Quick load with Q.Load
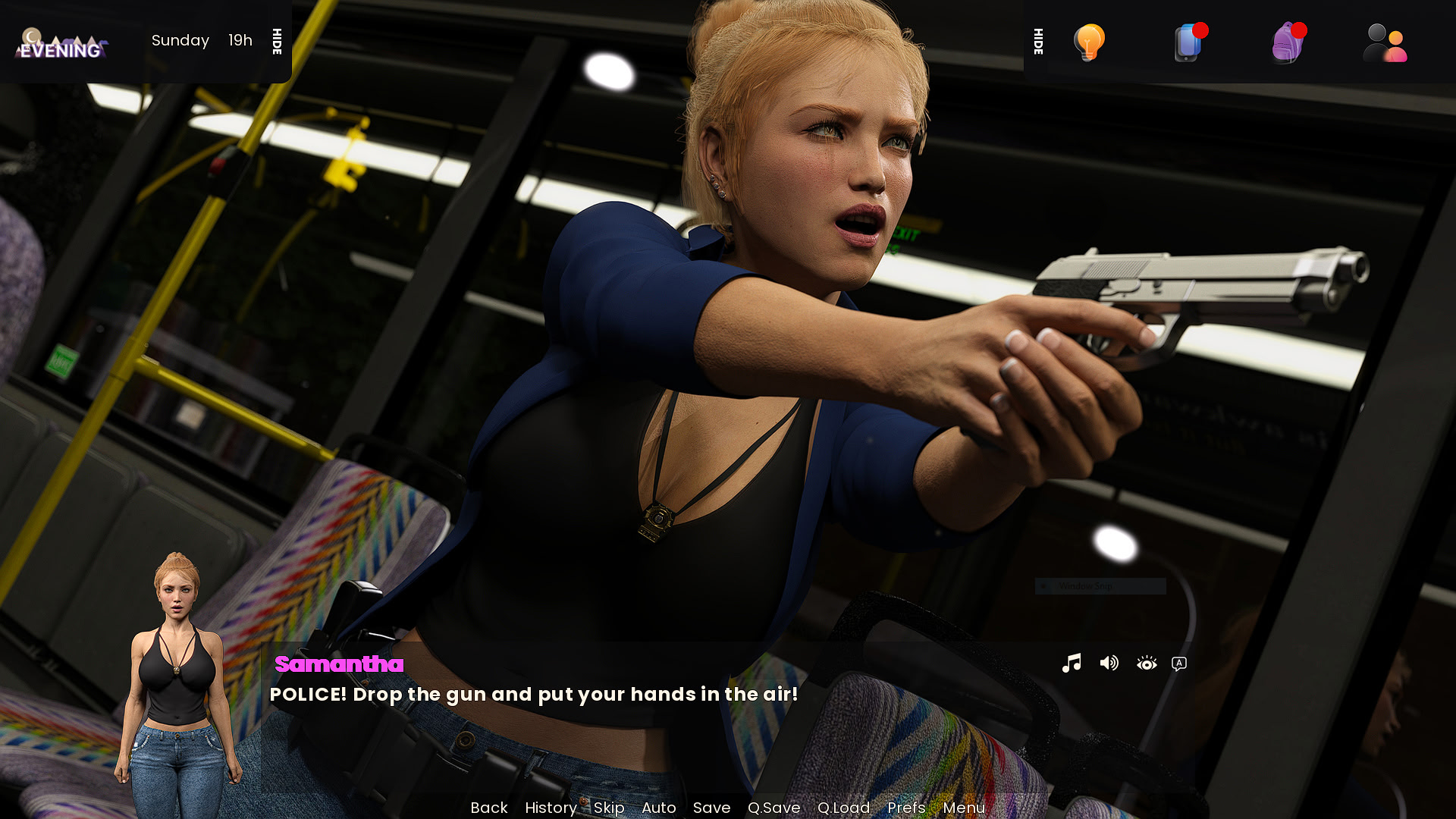This screenshot has height=819, width=1456. coord(843,808)
